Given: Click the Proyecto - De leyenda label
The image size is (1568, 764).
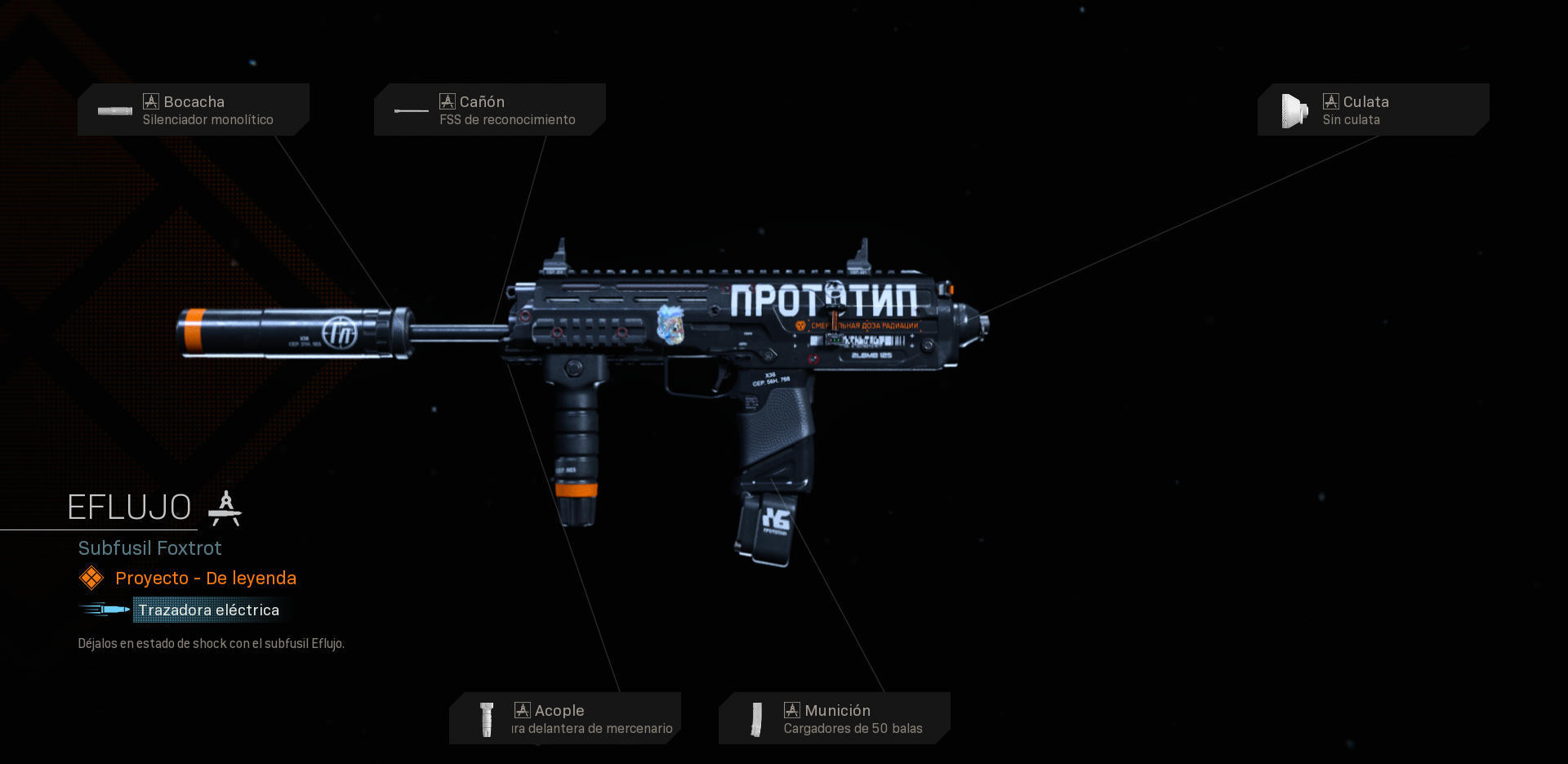Looking at the screenshot, I should click(x=206, y=578).
